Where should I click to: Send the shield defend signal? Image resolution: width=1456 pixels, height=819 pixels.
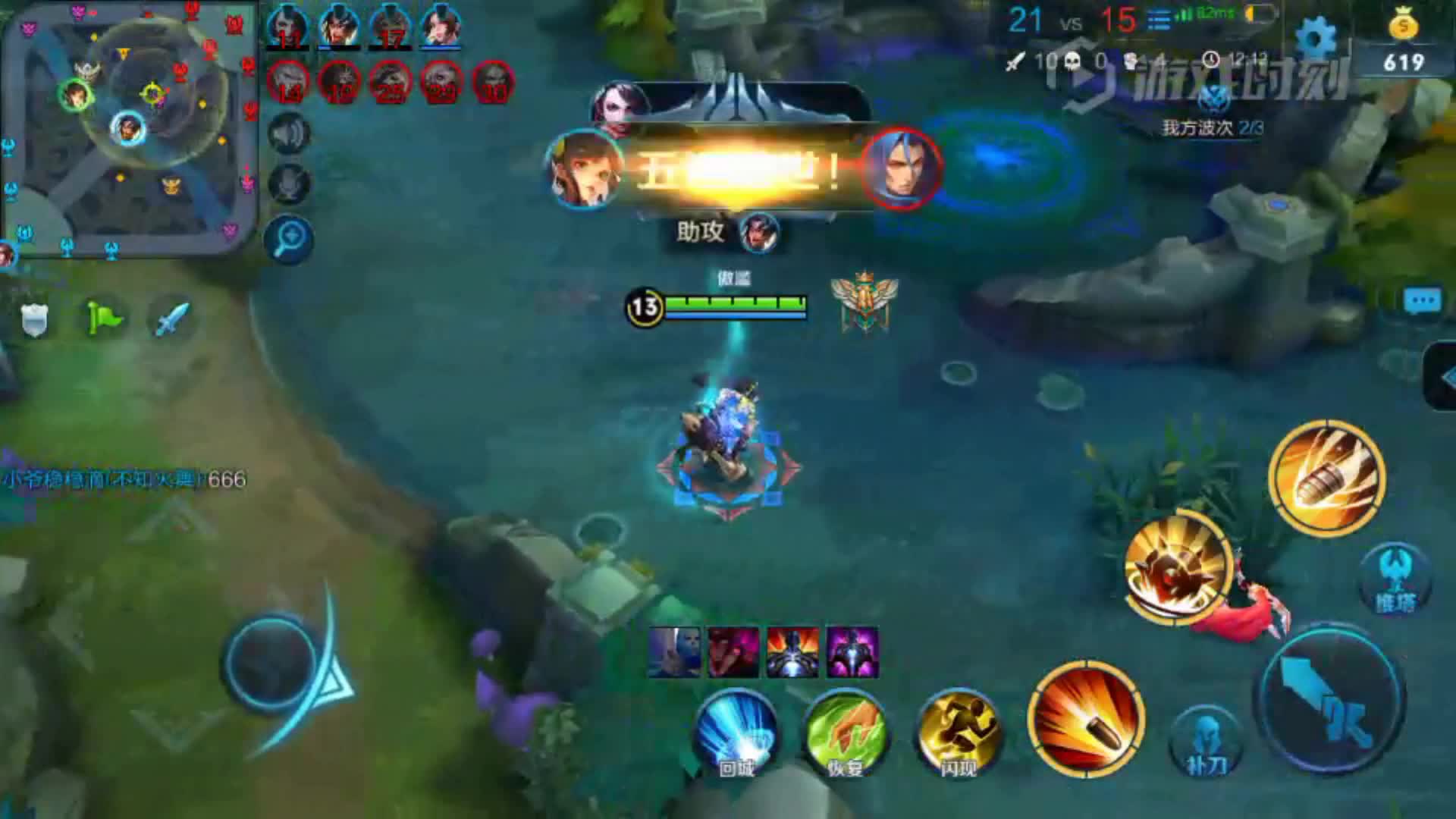(x=34, y=319)
